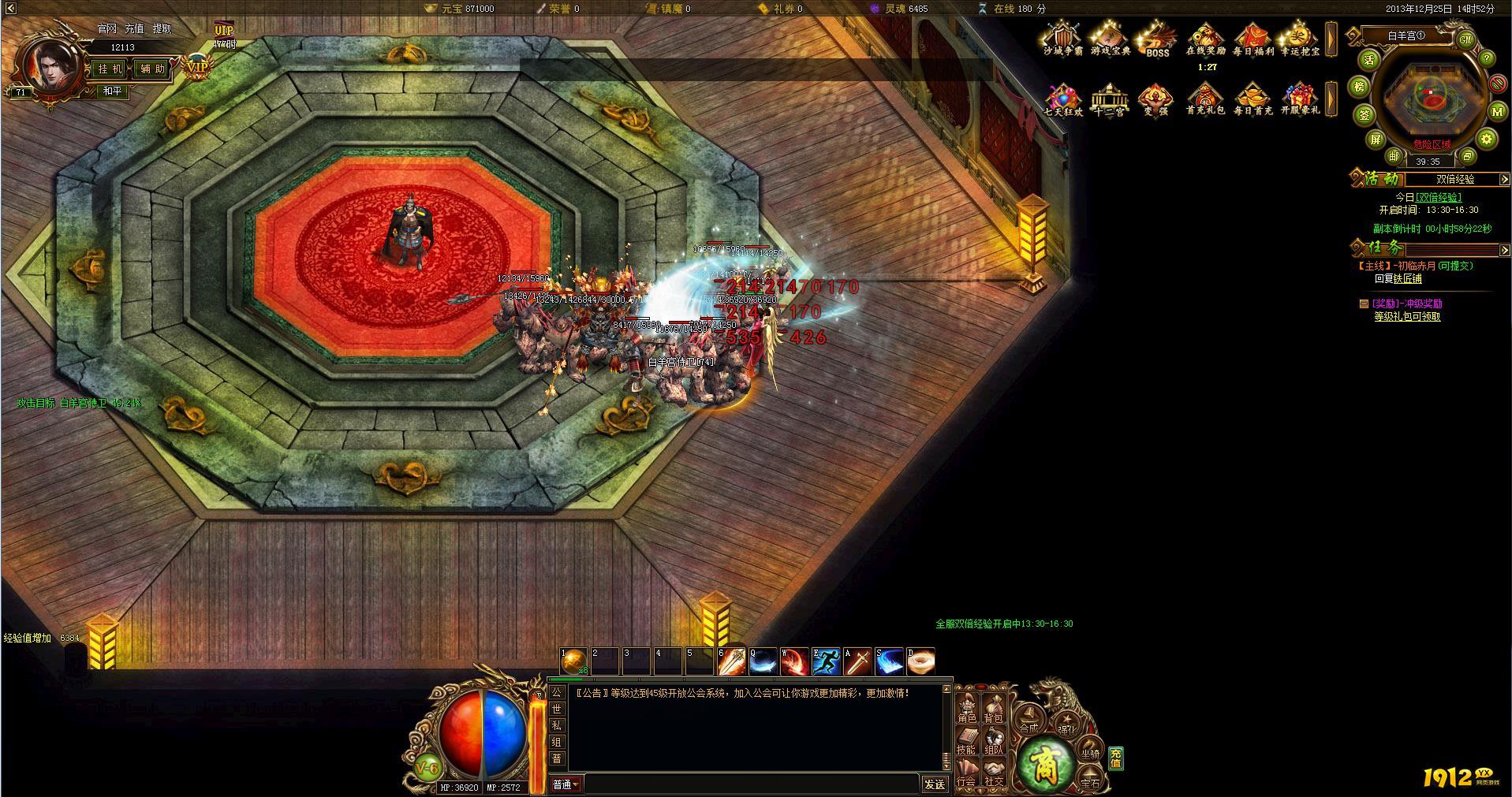Screen dimensions: 1512x797
Task: Open the 普通 chat channel dropdown
Action: pyautogui.click(x=566, y=784)
